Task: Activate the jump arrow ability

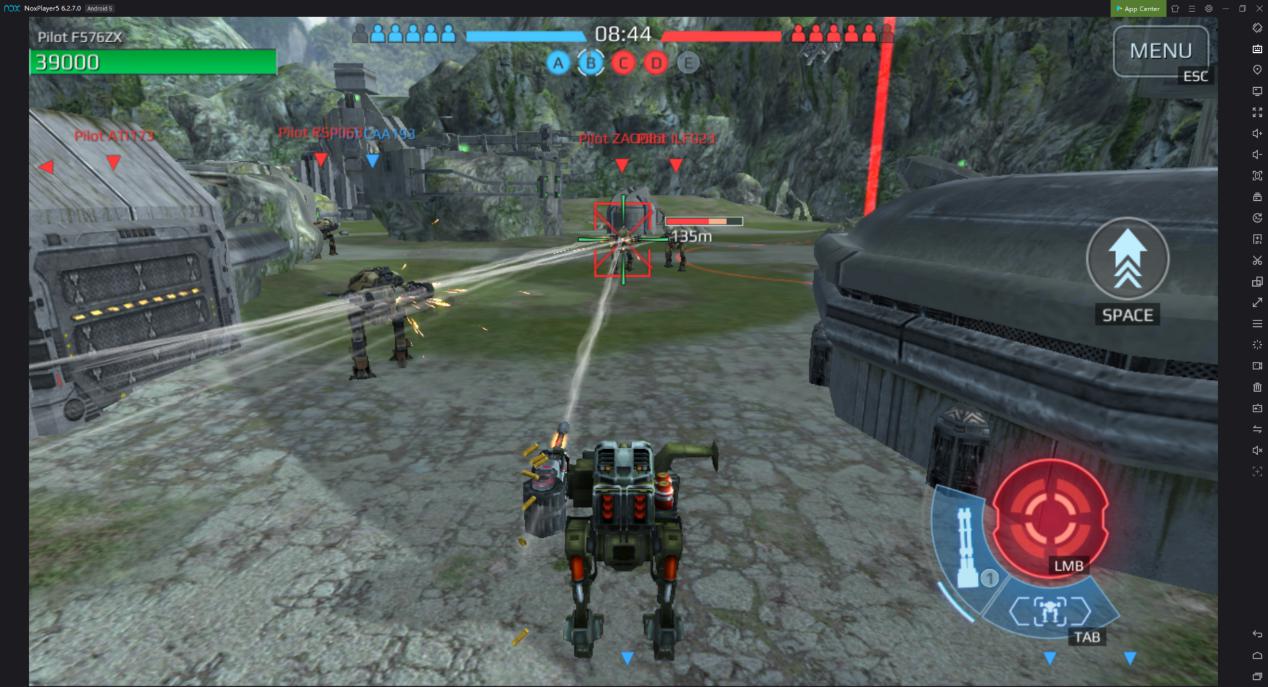Action: (1127, 259)
